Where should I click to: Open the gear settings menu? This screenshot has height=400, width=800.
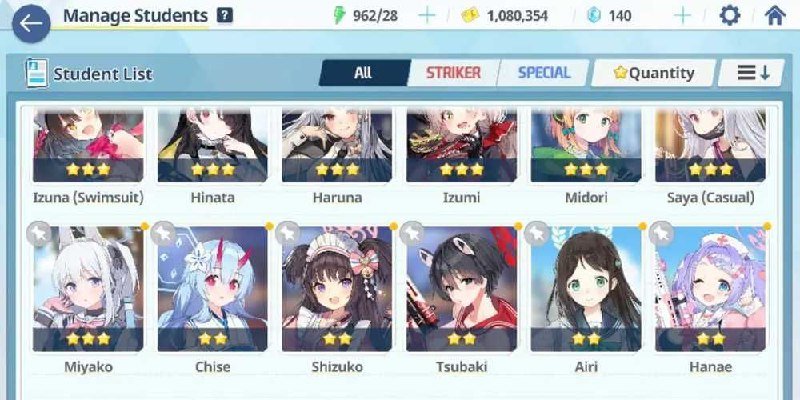731,16
